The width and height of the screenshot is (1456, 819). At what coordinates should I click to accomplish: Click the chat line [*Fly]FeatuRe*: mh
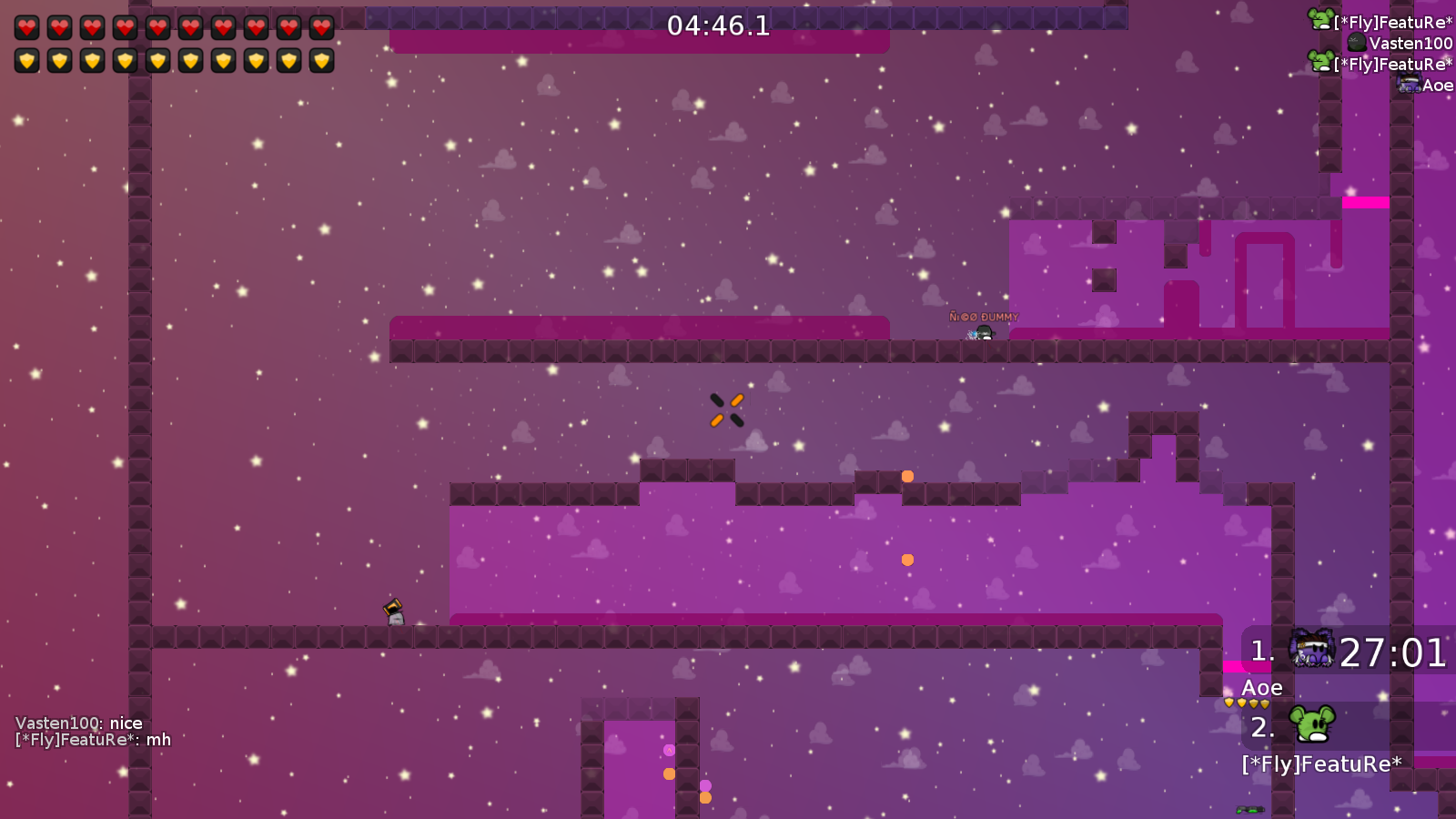coord(91,740)
